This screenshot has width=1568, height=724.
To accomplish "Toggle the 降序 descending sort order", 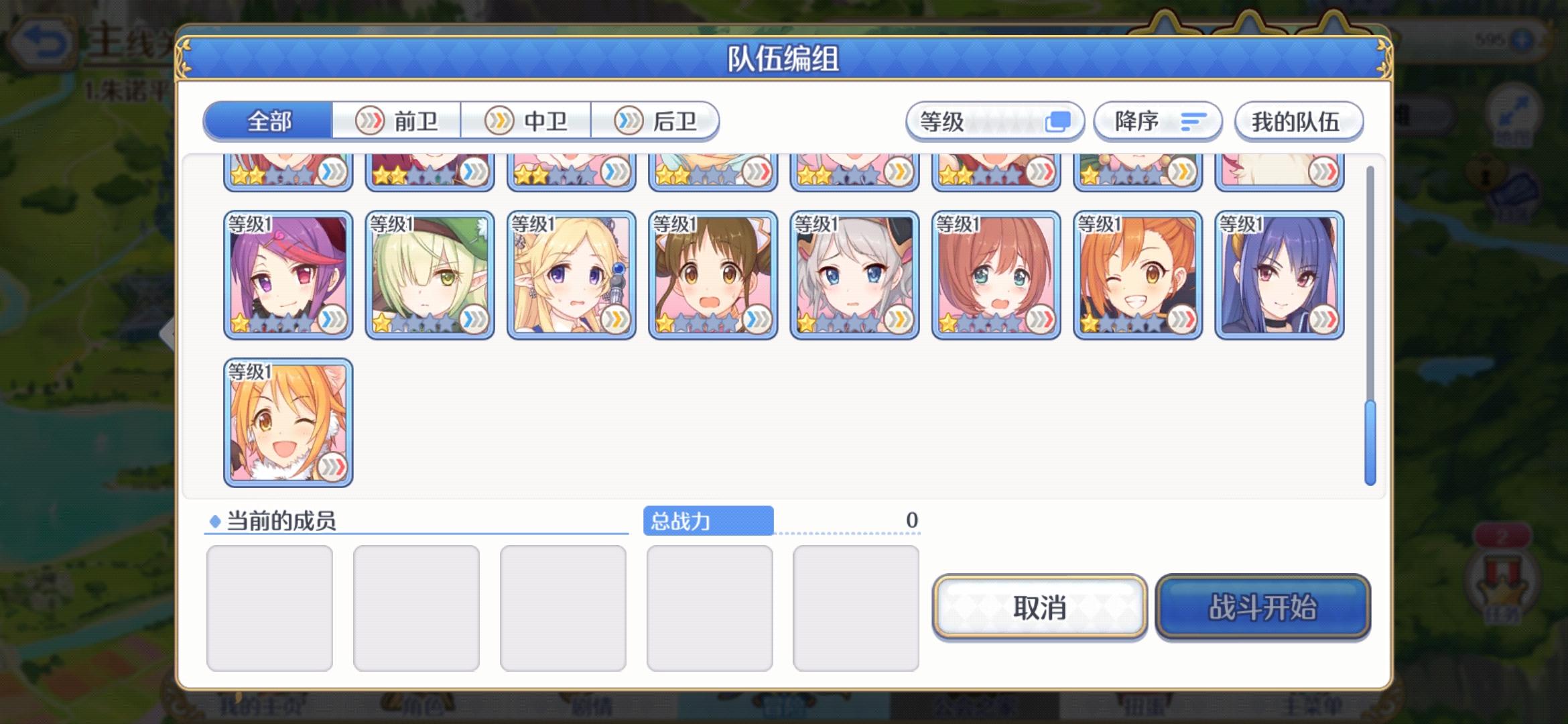I will coord(1156,121).
